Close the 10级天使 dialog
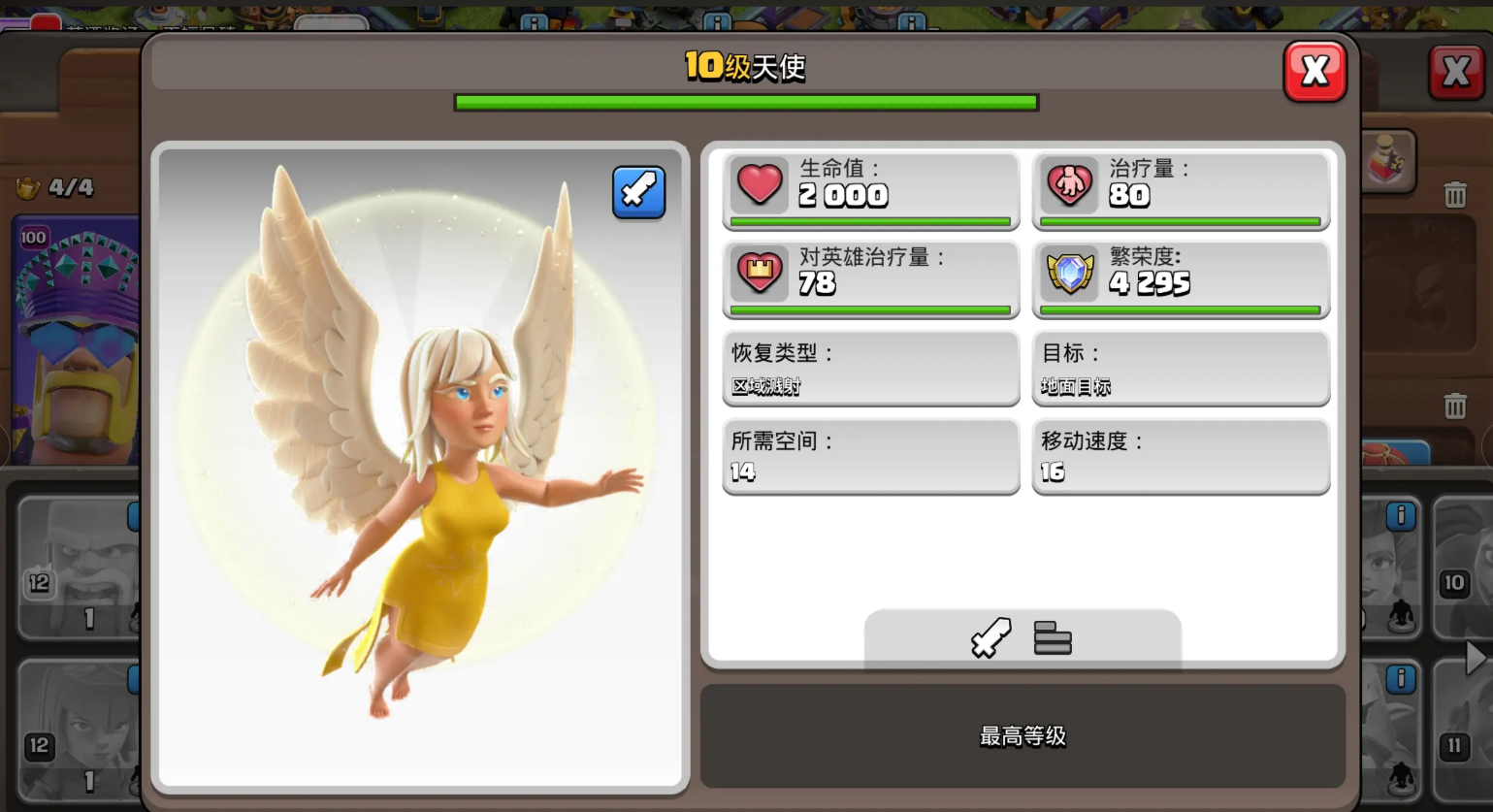 click(x=1315, y=71)
